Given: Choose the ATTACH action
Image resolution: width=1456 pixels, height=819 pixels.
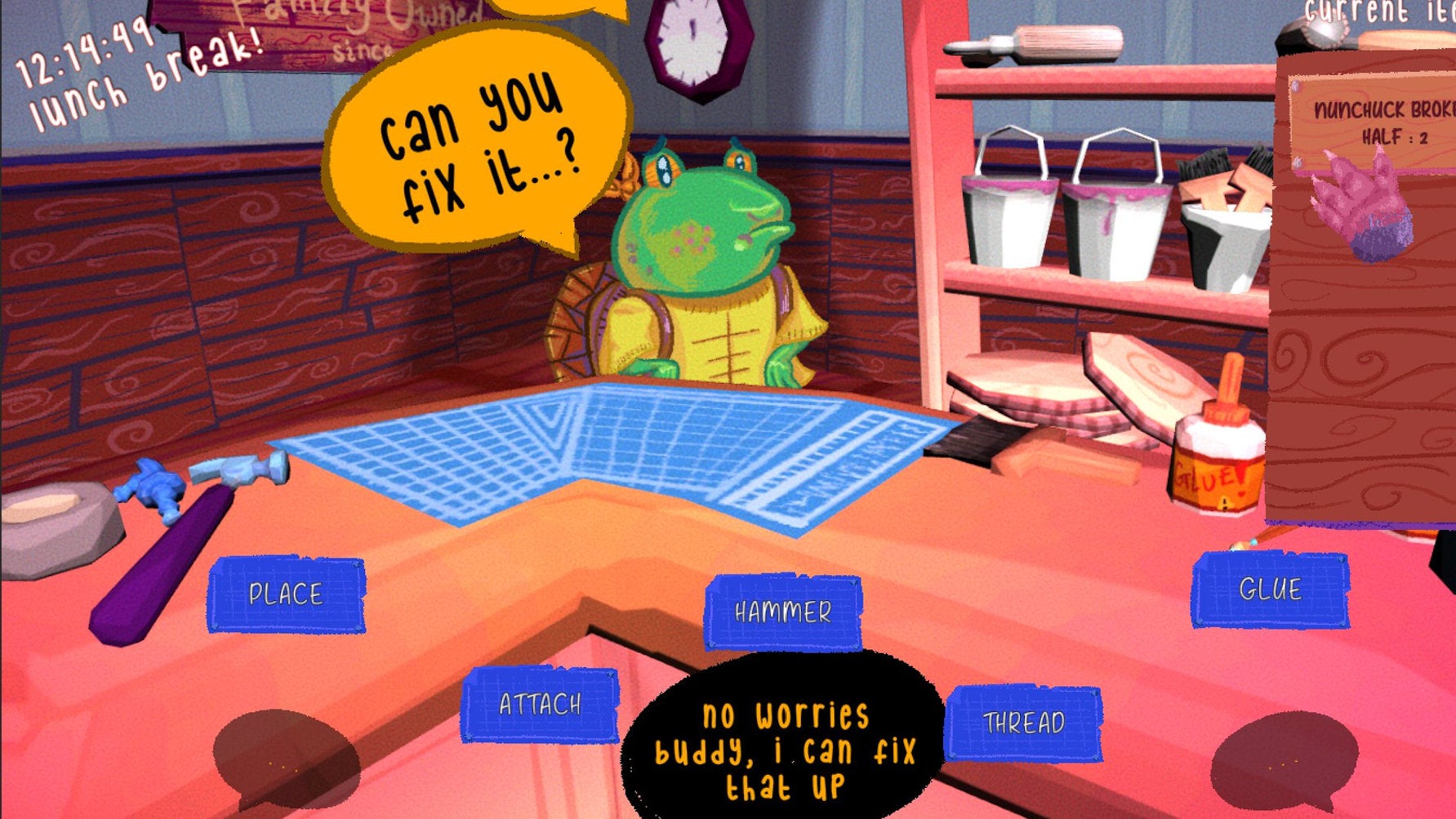Looking at the screenshot, I should click(x=541, y=702).
